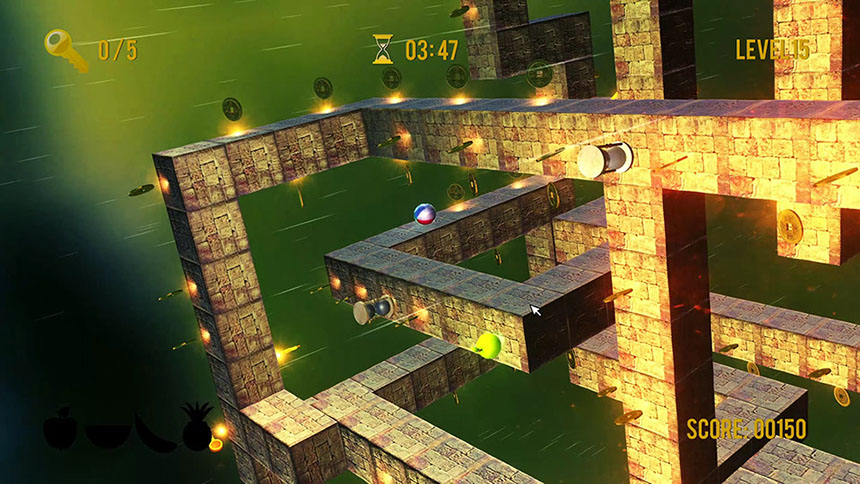Choose the banana silhouette icon

tap(153, 432)
